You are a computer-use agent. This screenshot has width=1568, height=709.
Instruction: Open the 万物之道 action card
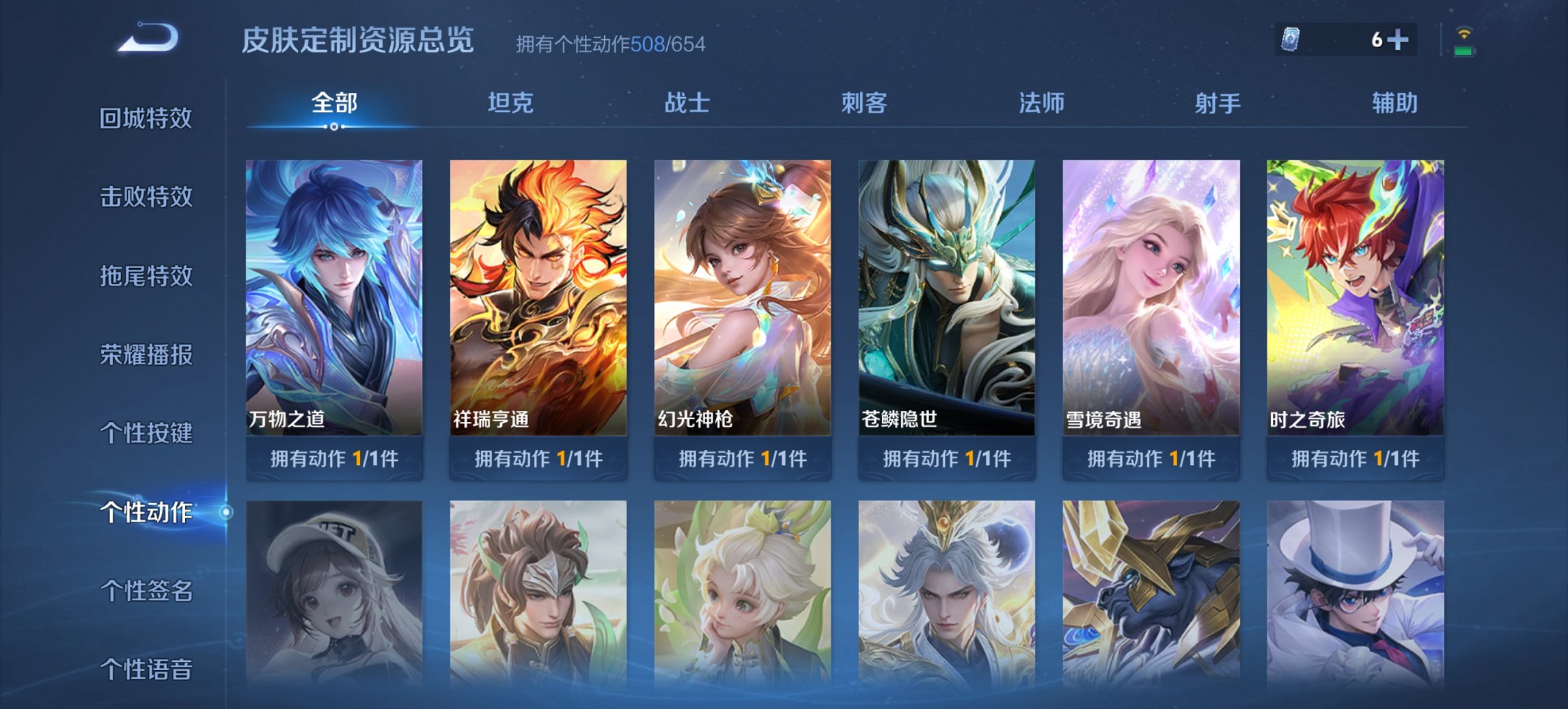coord(333,294)
